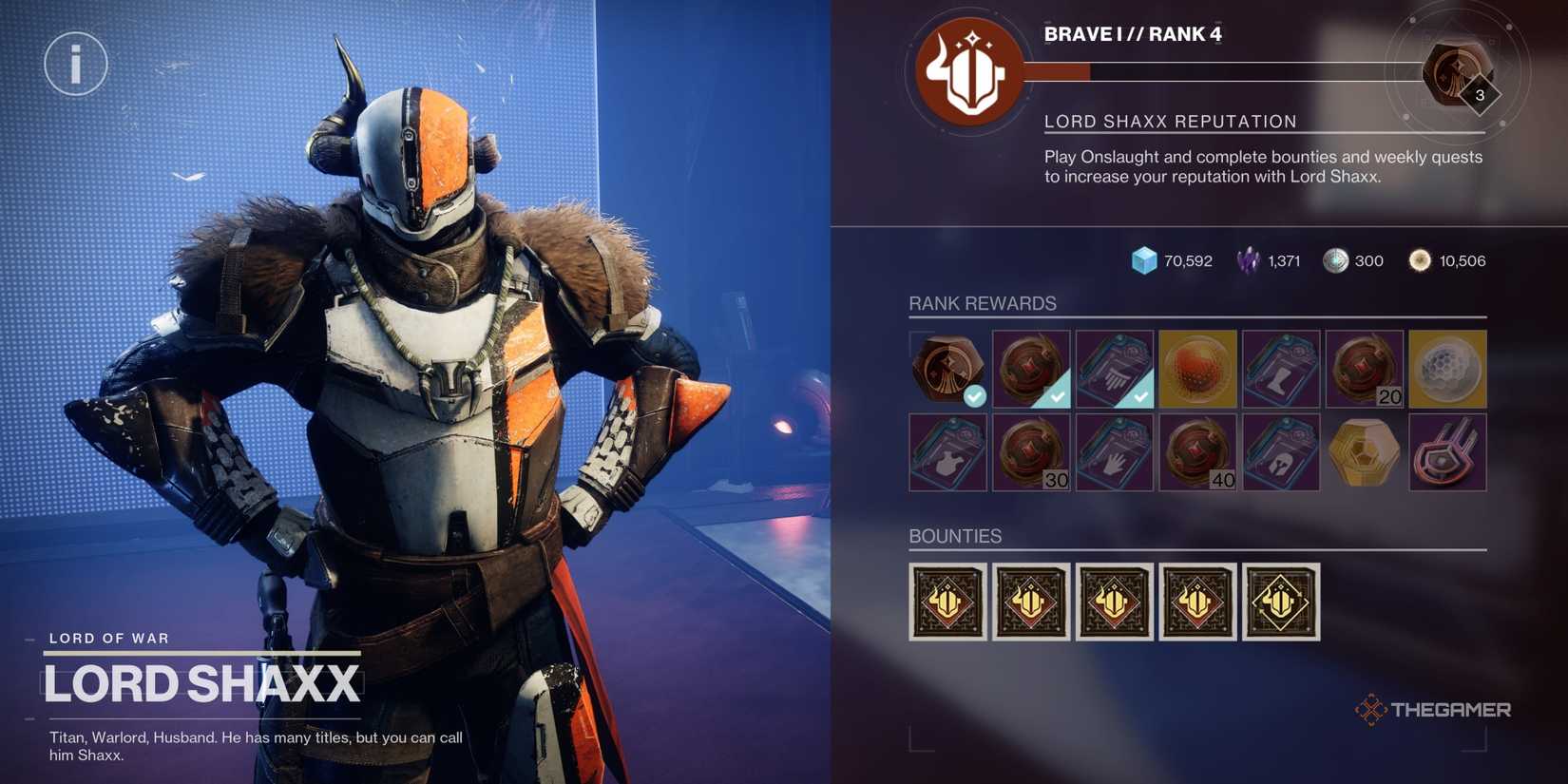Select the shader reward at row's end
The width and height of the screenshot is (1568, 784).
[x=1447, y=451]
